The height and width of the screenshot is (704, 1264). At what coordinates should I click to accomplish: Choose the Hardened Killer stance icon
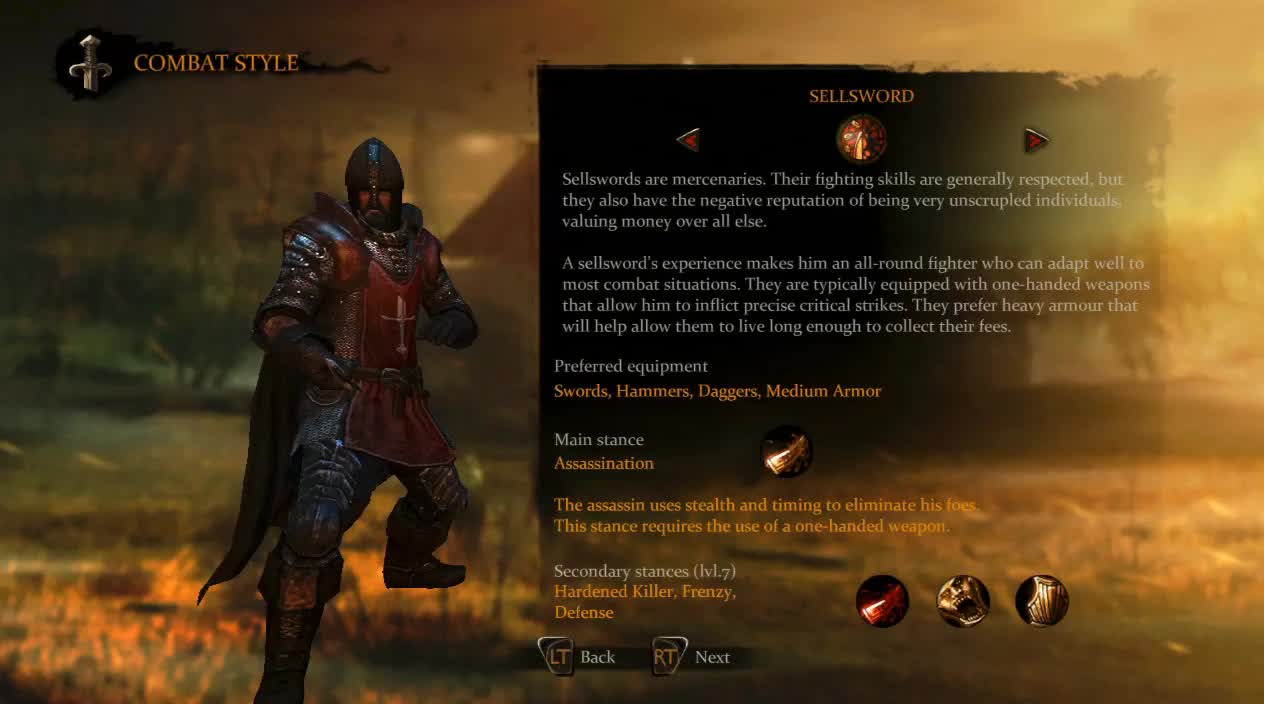pyautogui.click(x=882, y=601)
